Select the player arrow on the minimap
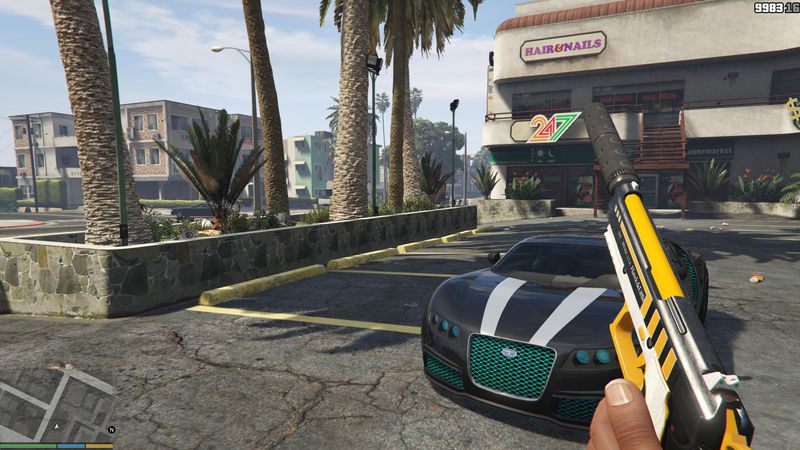800x450 pixels. point(57,426)
